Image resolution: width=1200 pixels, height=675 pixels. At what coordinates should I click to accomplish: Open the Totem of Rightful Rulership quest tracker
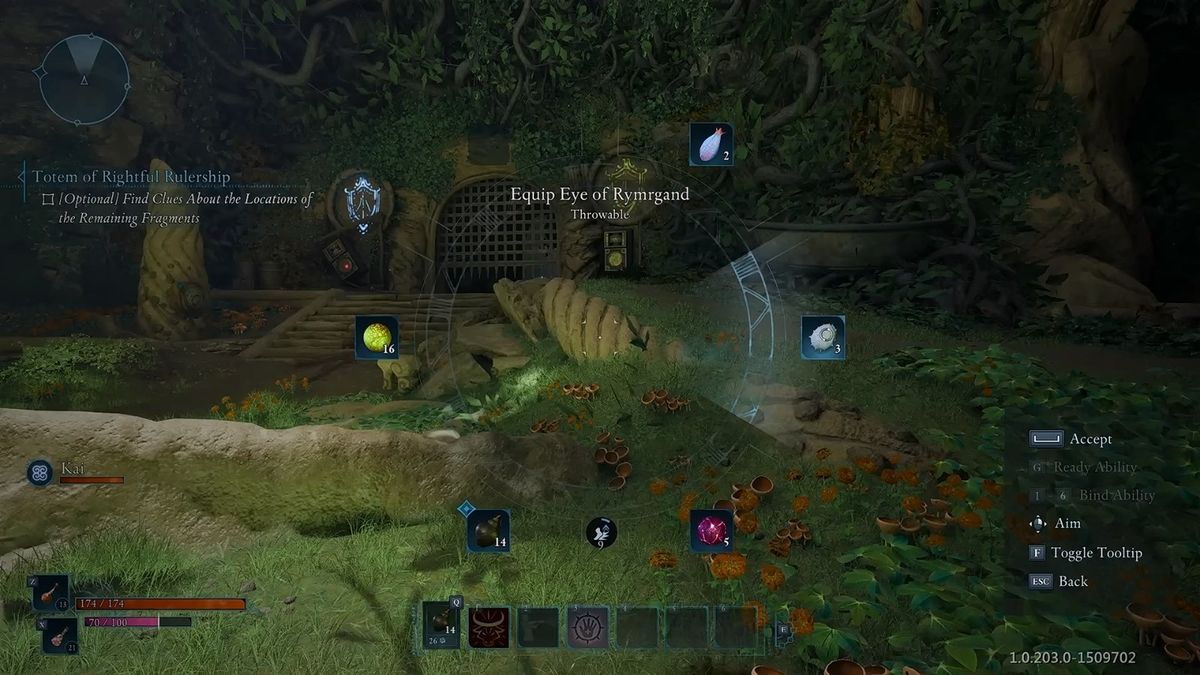coord(131,177)
